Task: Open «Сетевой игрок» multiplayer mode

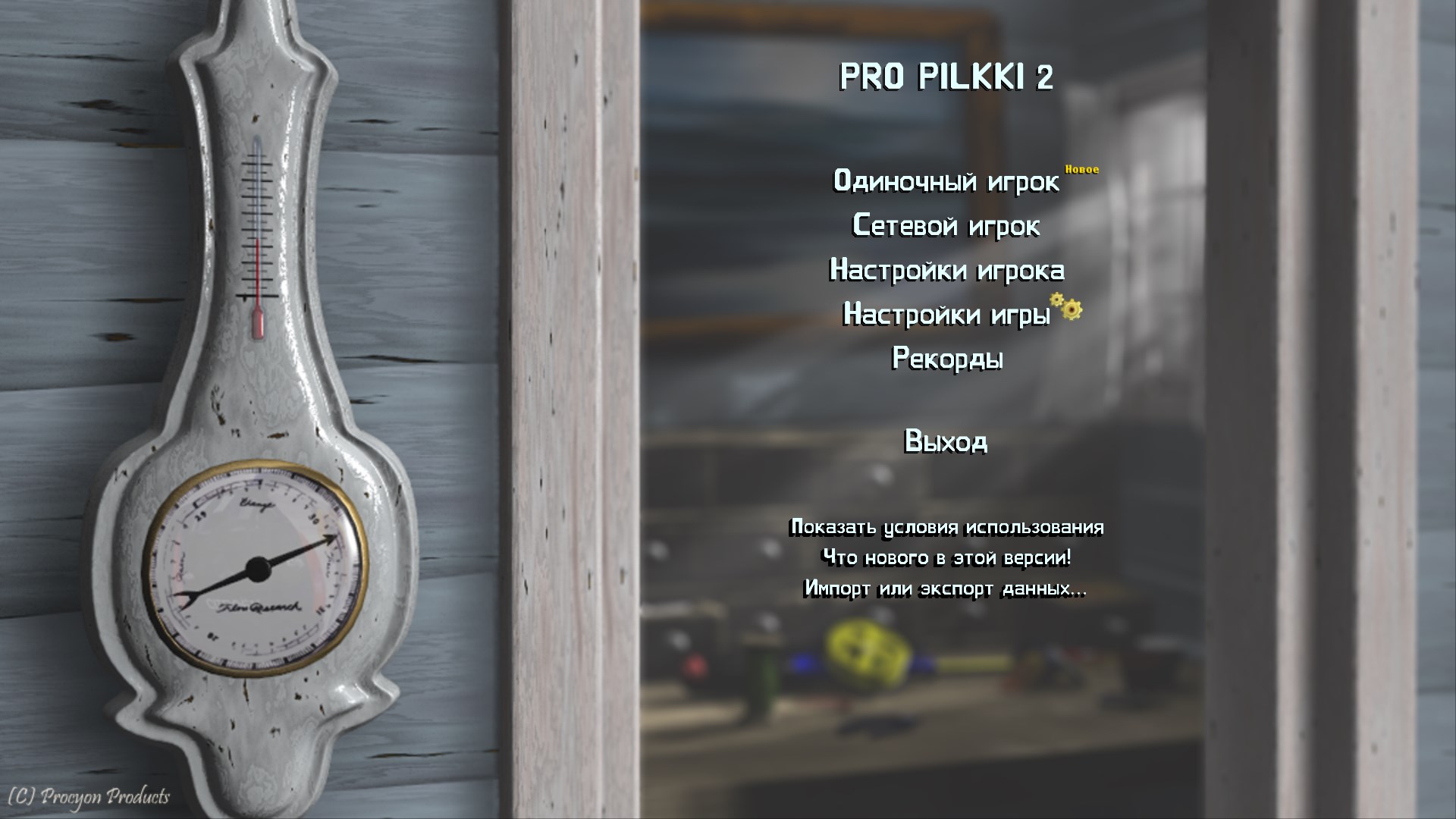Action: point(947,227)
